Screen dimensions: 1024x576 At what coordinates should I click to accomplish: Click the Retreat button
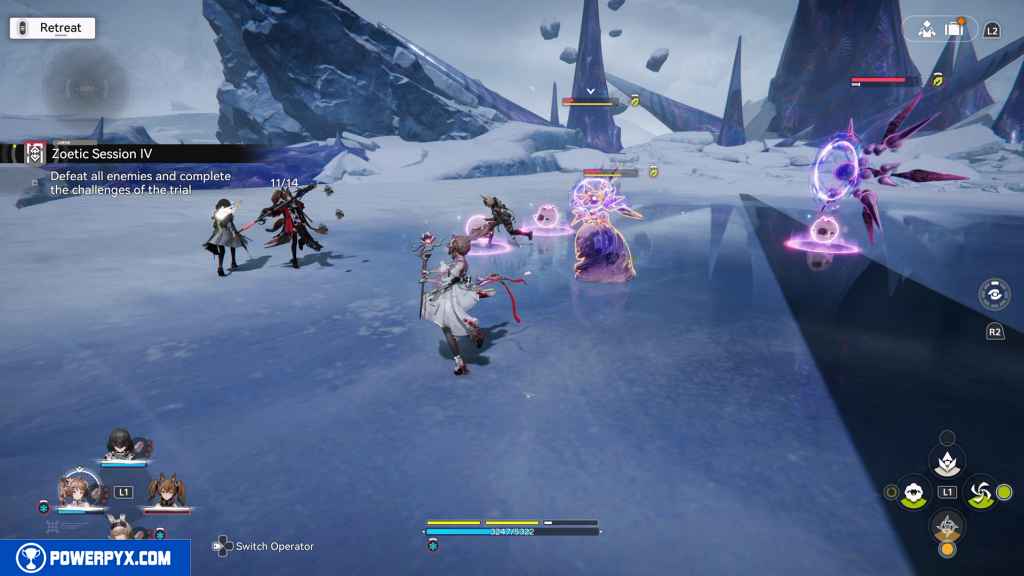(52, 28)
